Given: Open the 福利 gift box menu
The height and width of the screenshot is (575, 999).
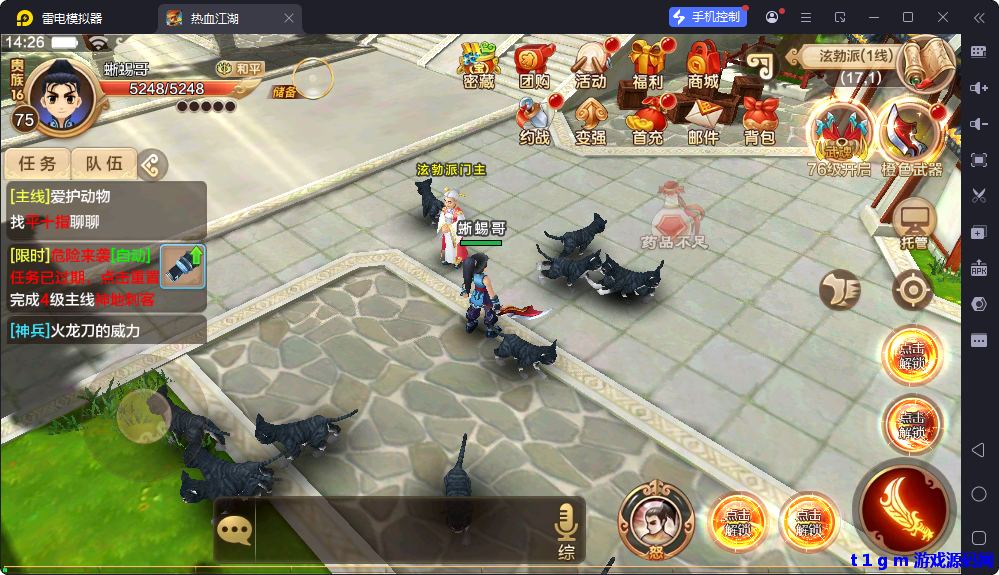Looking at the screenshot, I should 648,65.
